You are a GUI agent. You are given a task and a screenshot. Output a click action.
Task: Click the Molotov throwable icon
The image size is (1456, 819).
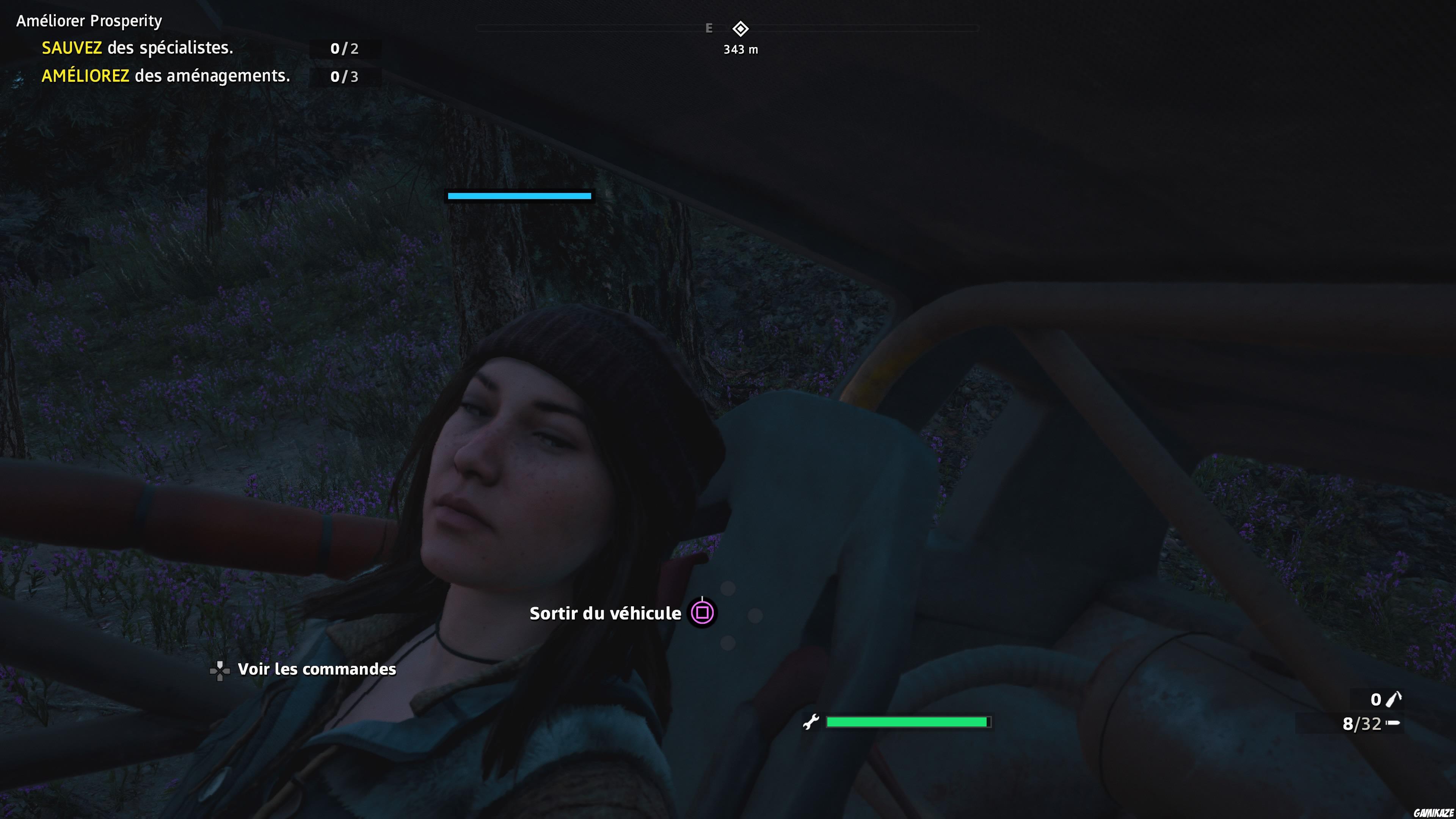pos(1393,699)
